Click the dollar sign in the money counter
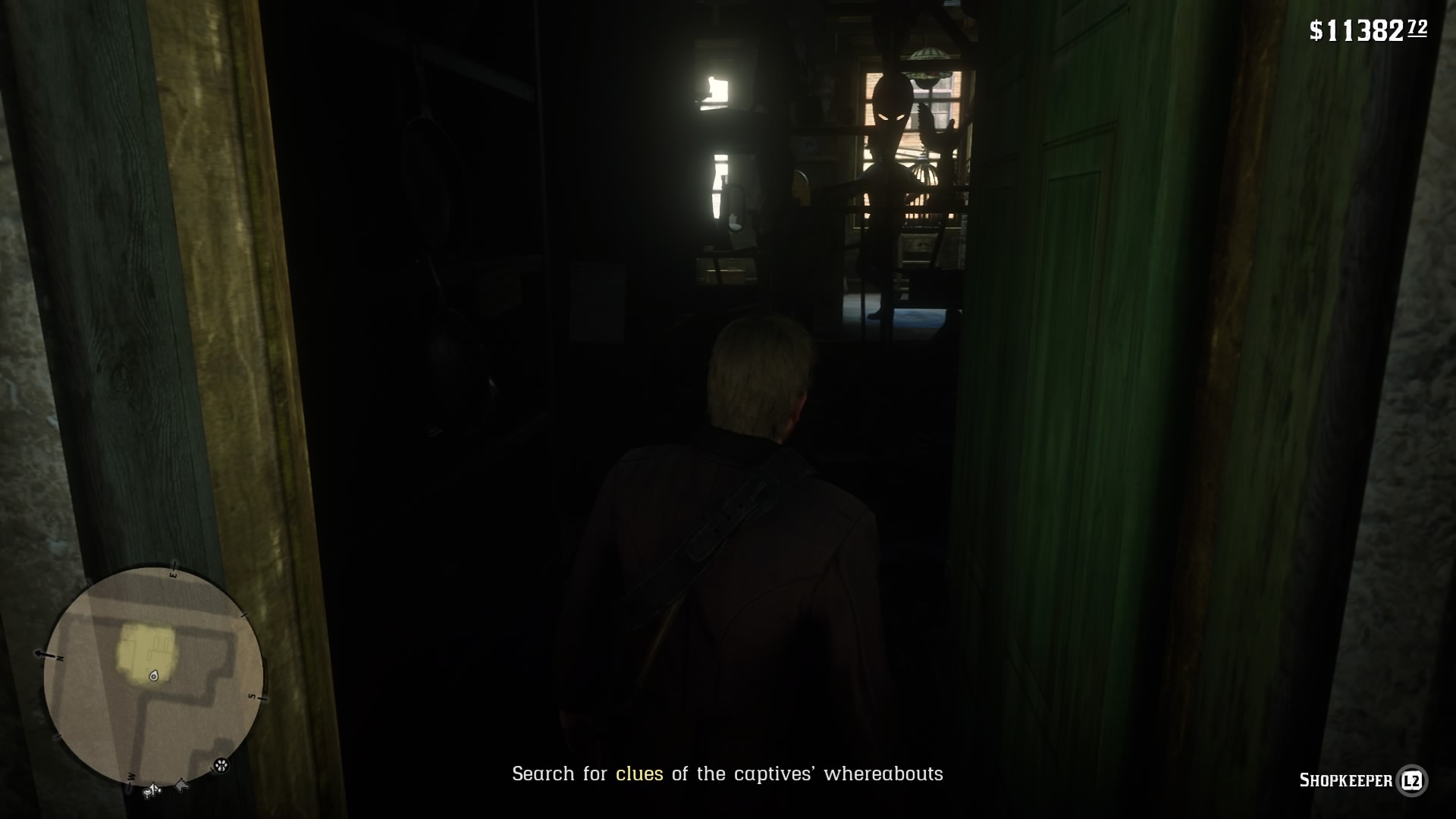Screen dimensions: 1456x819 click(x=1316, y=31)
